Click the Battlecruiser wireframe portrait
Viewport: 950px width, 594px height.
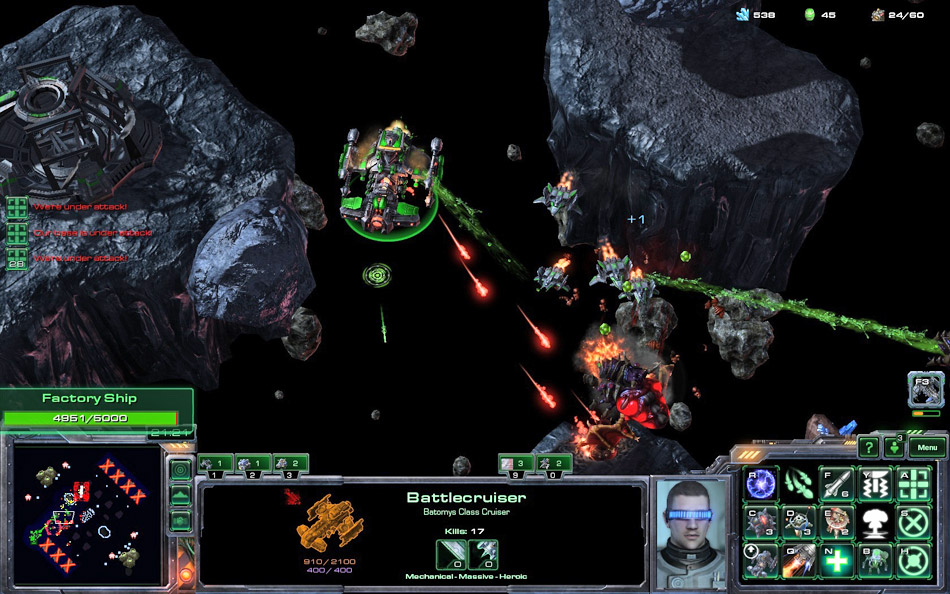click(x=330, y=522)
